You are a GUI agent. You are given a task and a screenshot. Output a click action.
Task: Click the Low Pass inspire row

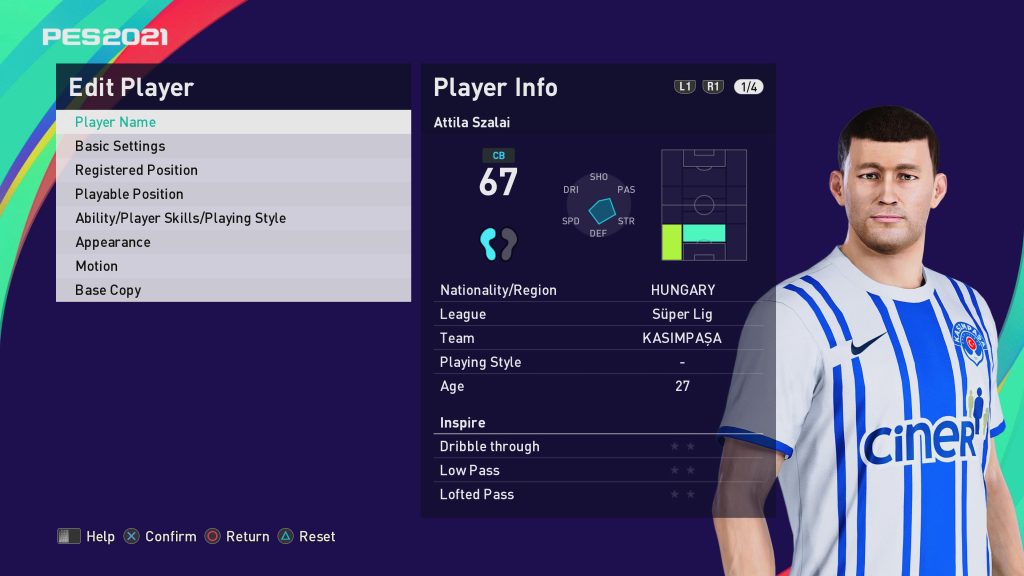point(597,470)
